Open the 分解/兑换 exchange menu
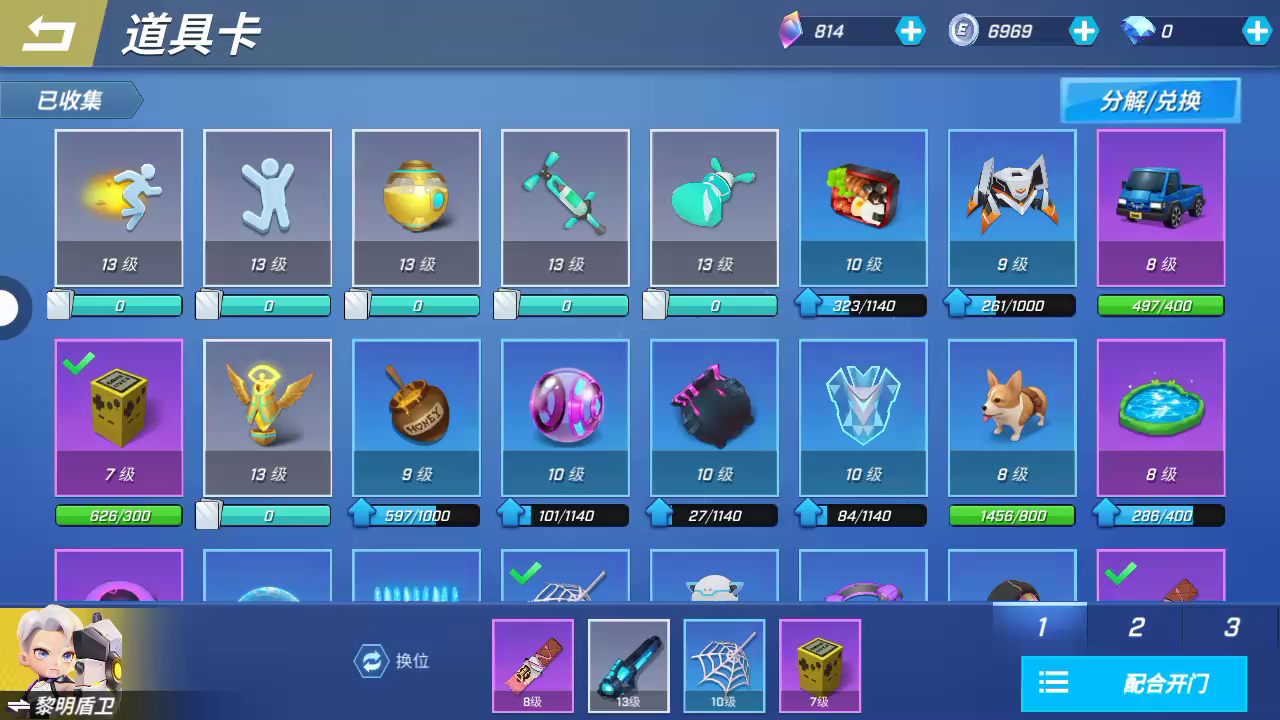Viewport: 1280px width, 720px height. tap(1150, 101)
